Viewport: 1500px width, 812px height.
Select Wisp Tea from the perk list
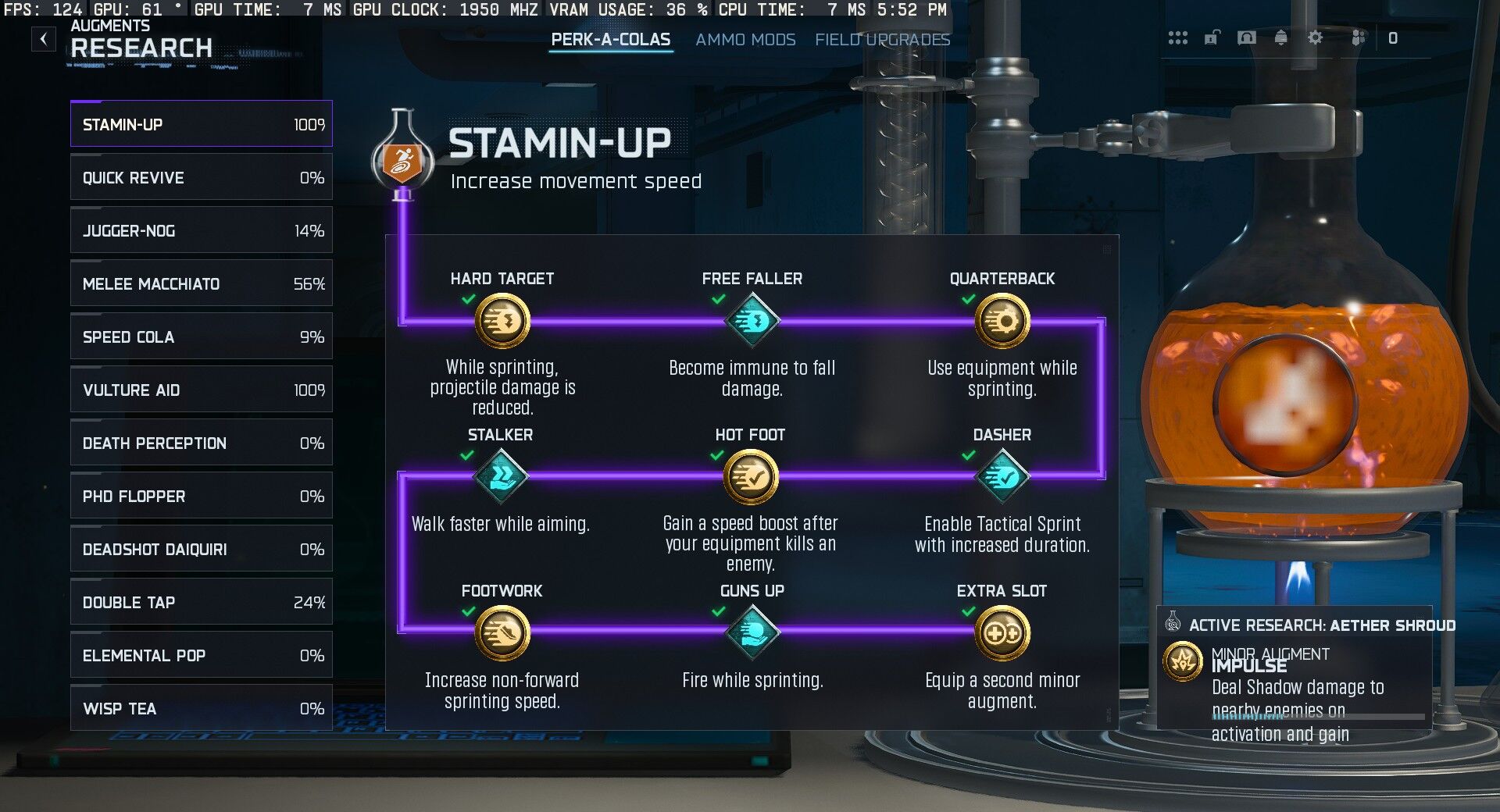coord(201,708)
